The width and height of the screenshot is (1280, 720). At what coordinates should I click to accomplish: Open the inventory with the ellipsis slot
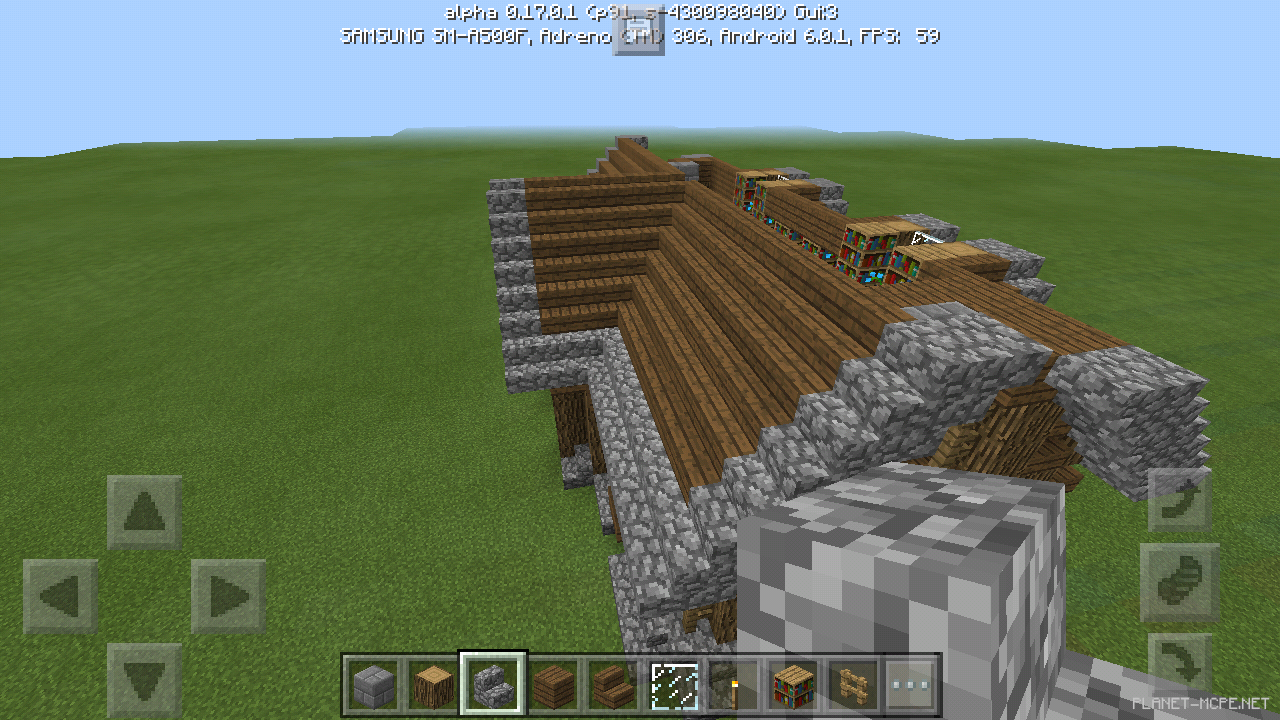click(912, 685)
